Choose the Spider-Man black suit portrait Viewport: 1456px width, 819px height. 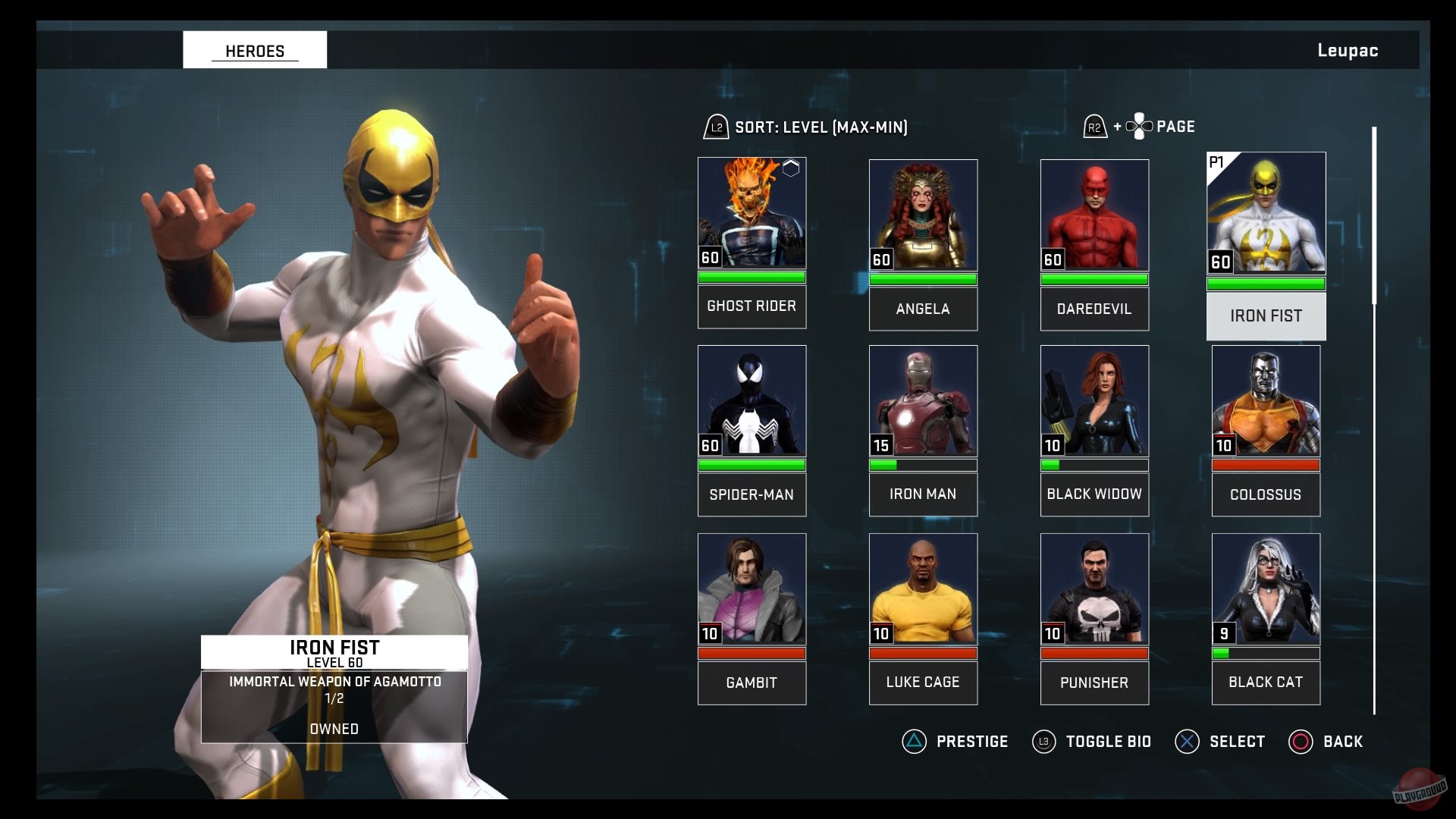tap(752, 402)
